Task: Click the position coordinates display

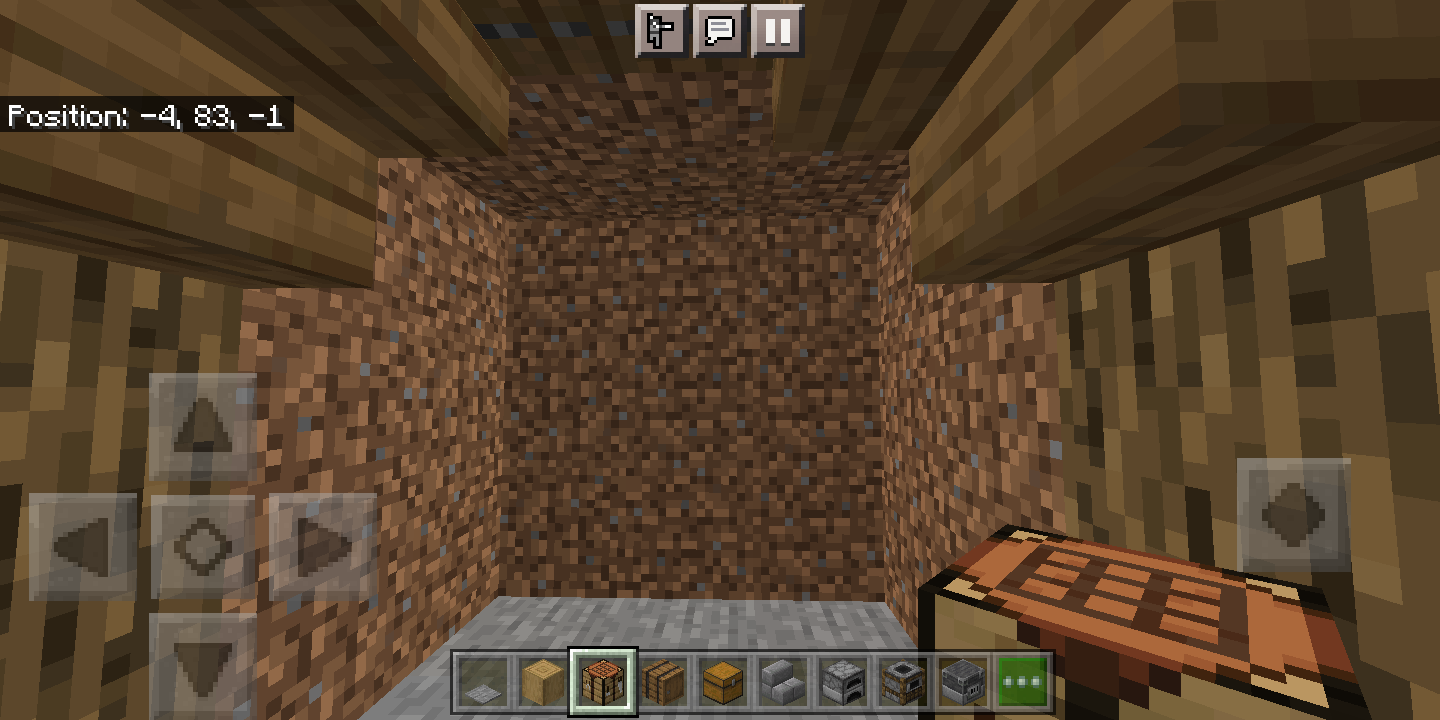Action: coord(145,116)
